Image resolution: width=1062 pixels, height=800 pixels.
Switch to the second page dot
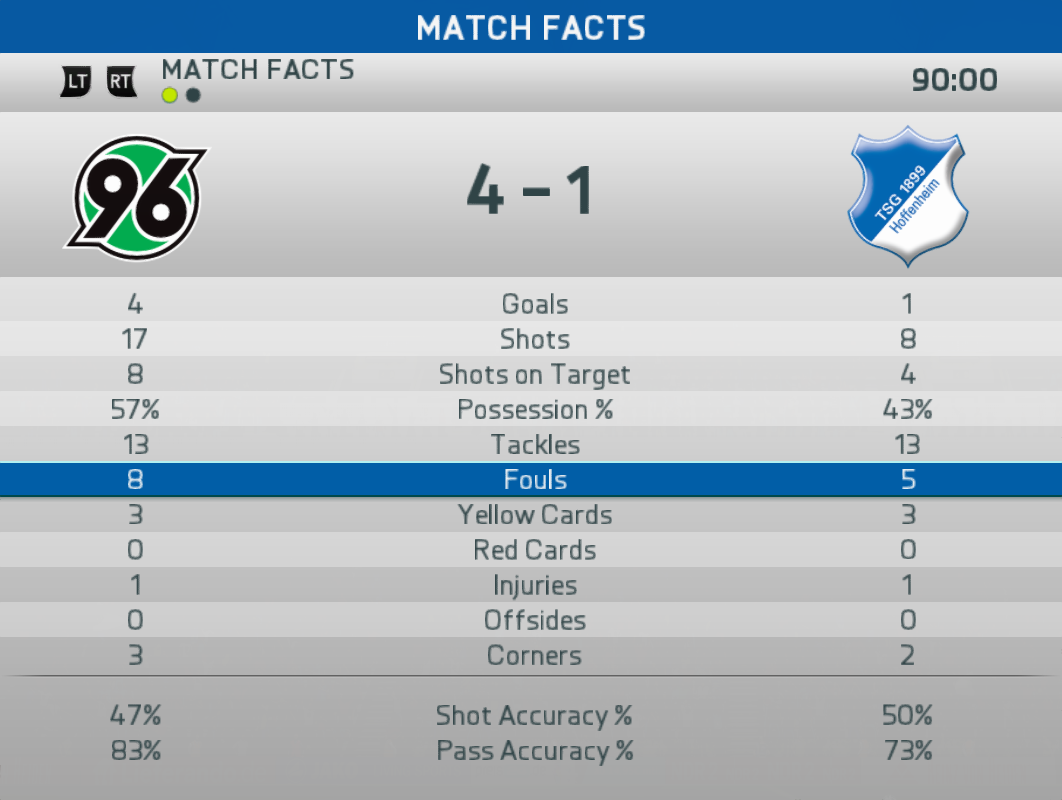[193, 96]
